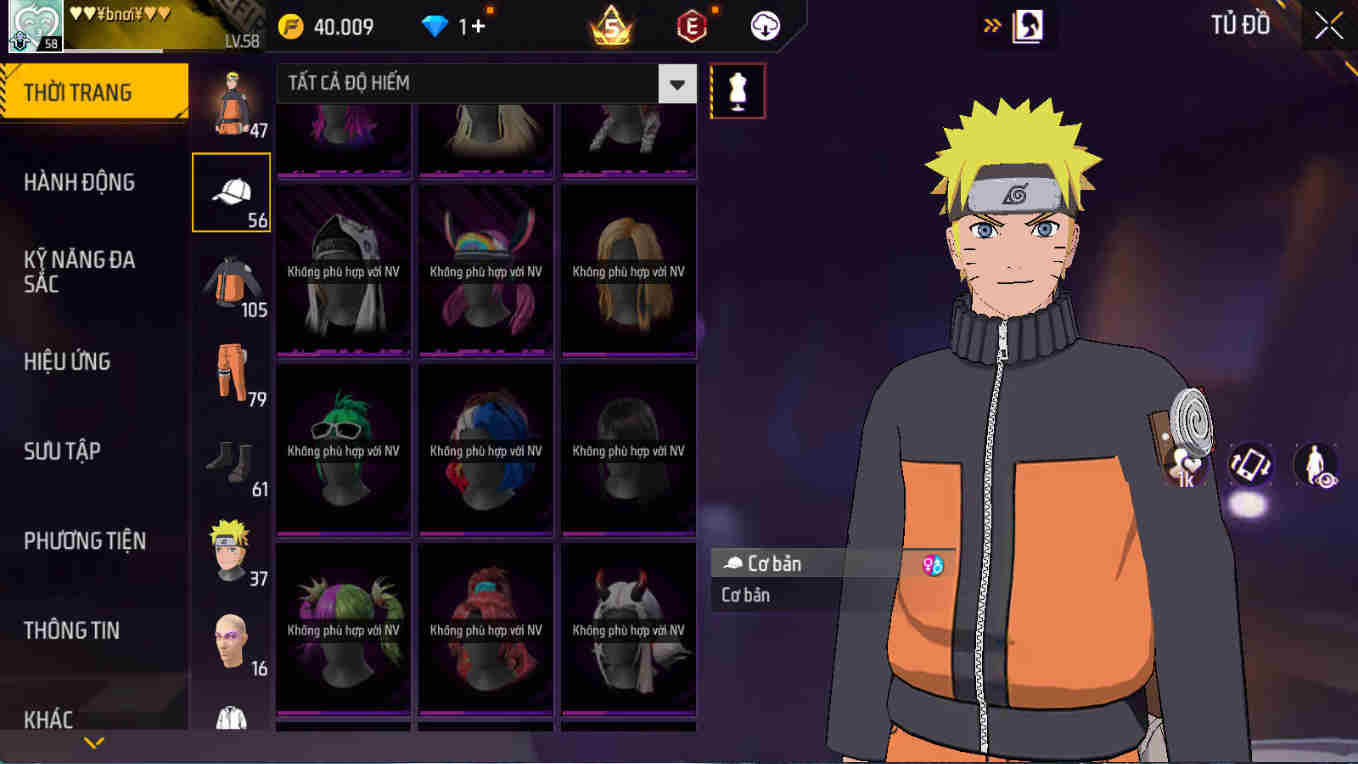The image size is (1358, 764).
Task: Select the cap category showing 56 items
Action: 231,192
